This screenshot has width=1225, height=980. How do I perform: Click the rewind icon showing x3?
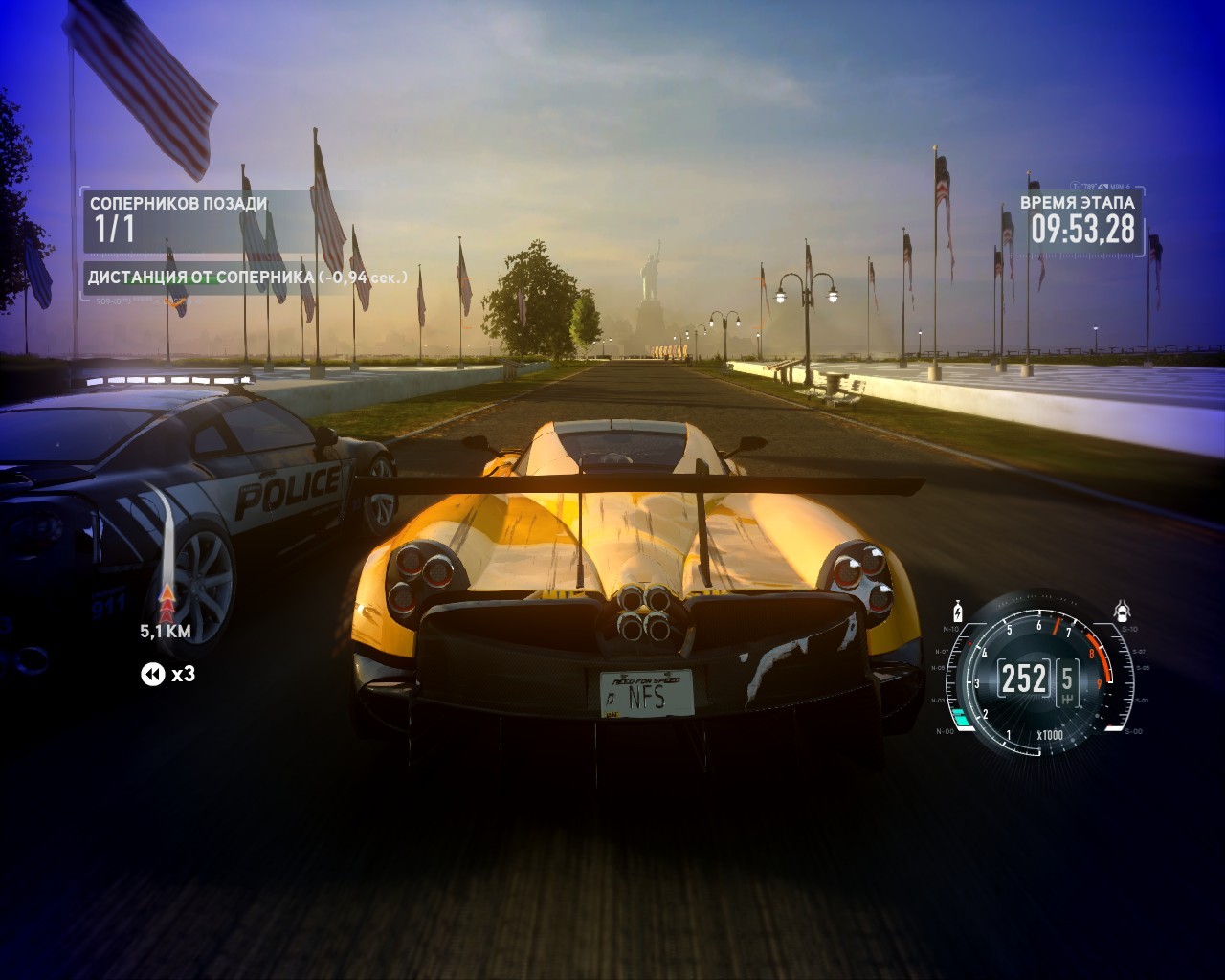point(153,675)
